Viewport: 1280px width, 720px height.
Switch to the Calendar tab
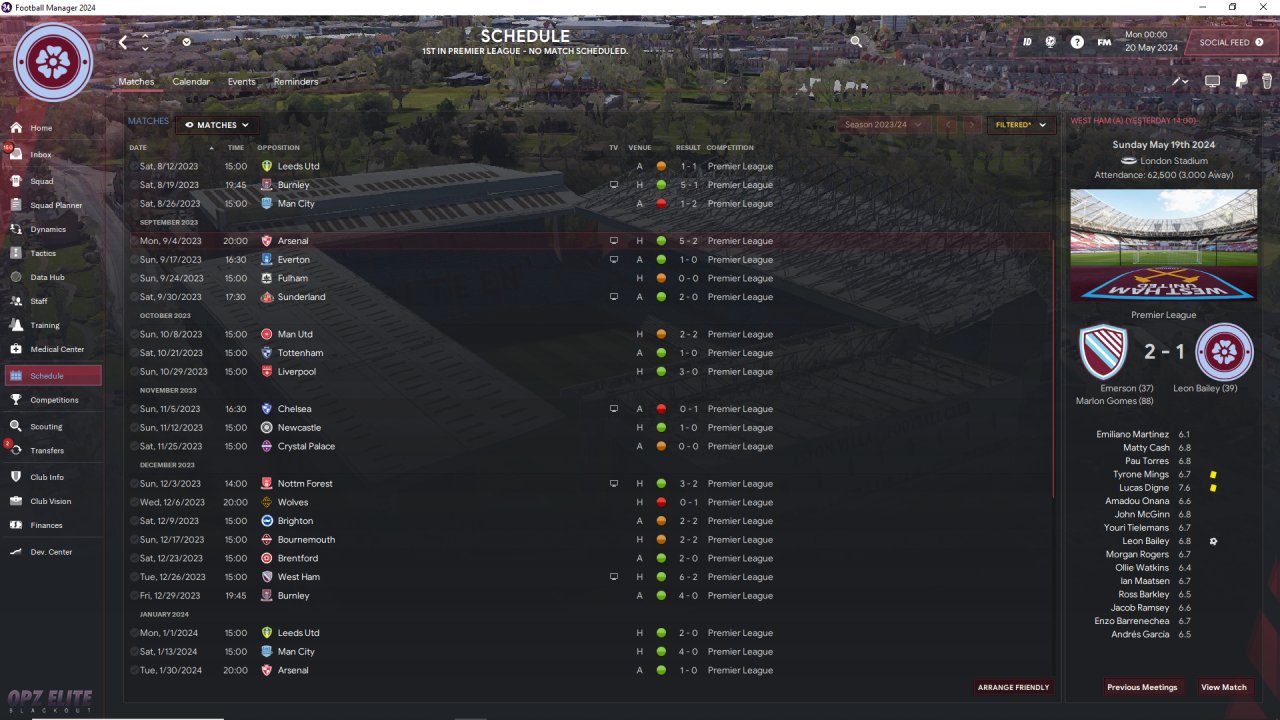(191, 82)
